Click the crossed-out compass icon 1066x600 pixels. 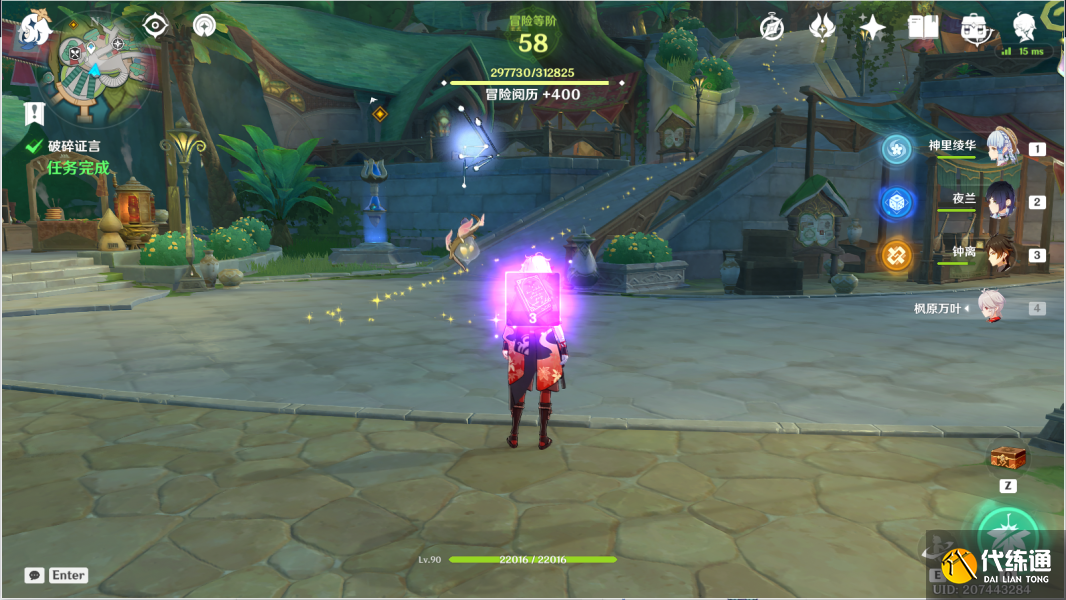(771, 28)
